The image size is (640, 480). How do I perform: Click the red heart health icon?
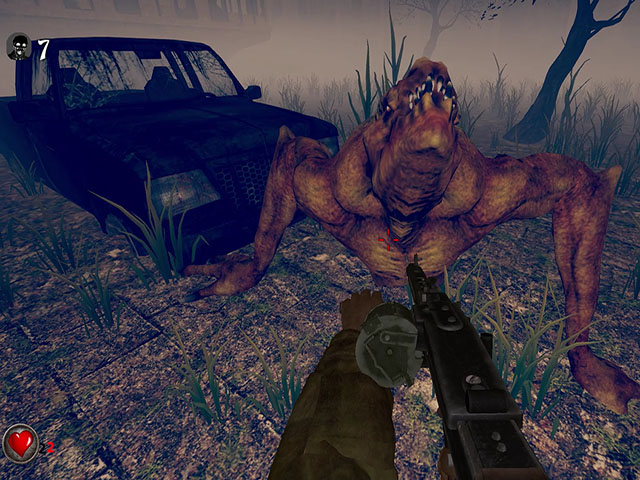click(19, 442)
